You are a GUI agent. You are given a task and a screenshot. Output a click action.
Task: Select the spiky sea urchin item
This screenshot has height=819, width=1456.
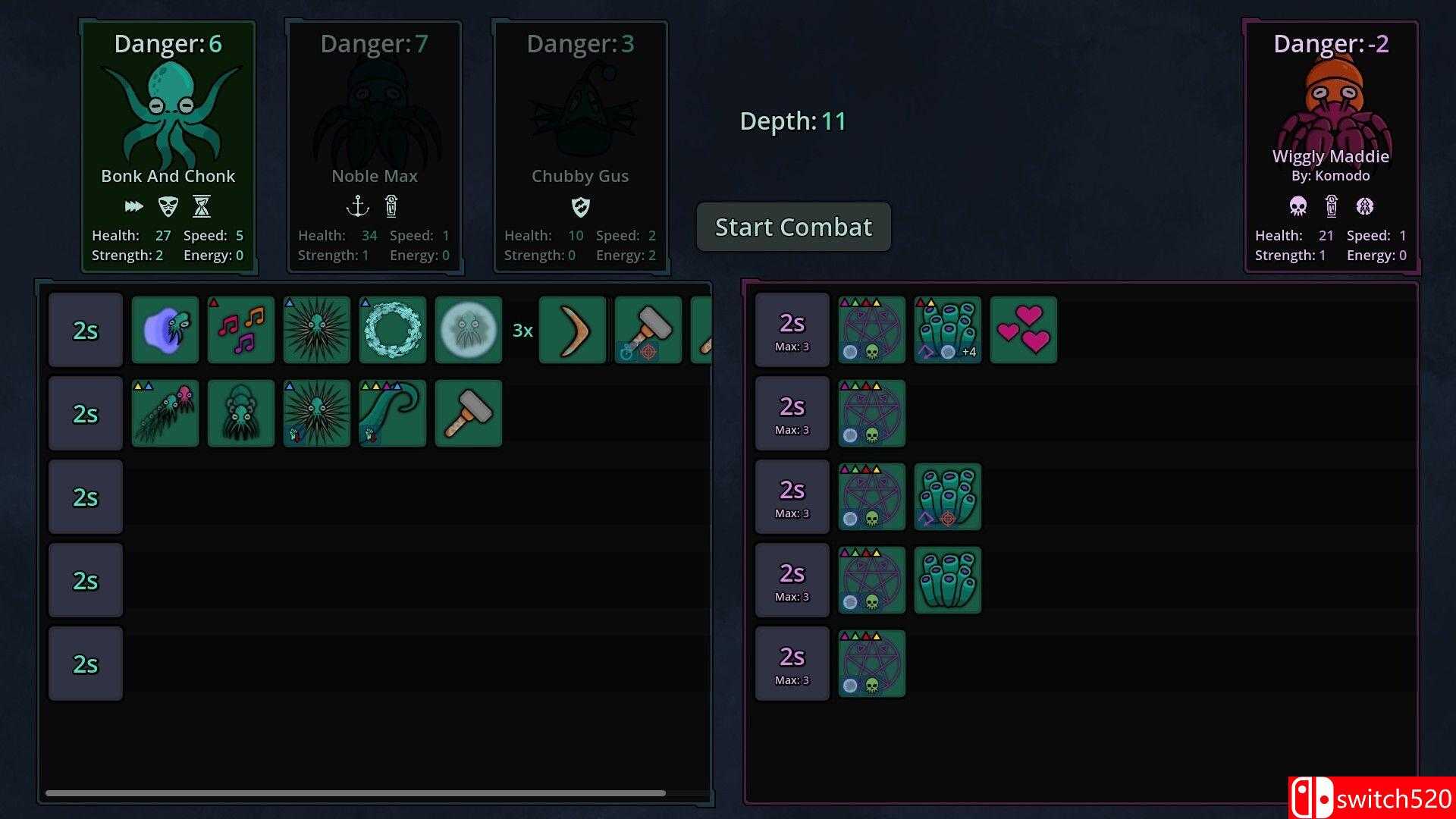(316, 329)
